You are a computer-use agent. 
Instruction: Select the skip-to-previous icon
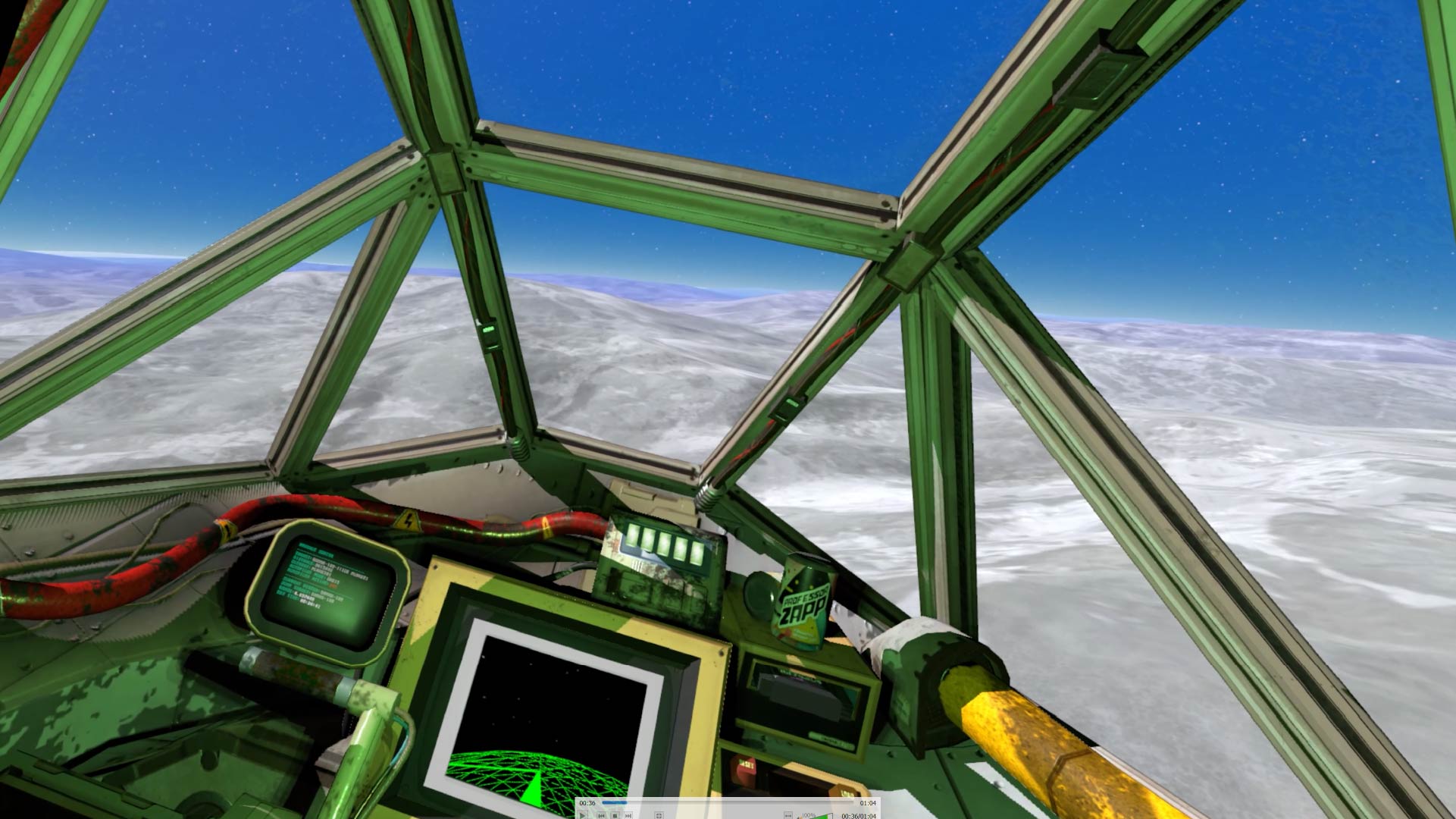coord(601,816)
